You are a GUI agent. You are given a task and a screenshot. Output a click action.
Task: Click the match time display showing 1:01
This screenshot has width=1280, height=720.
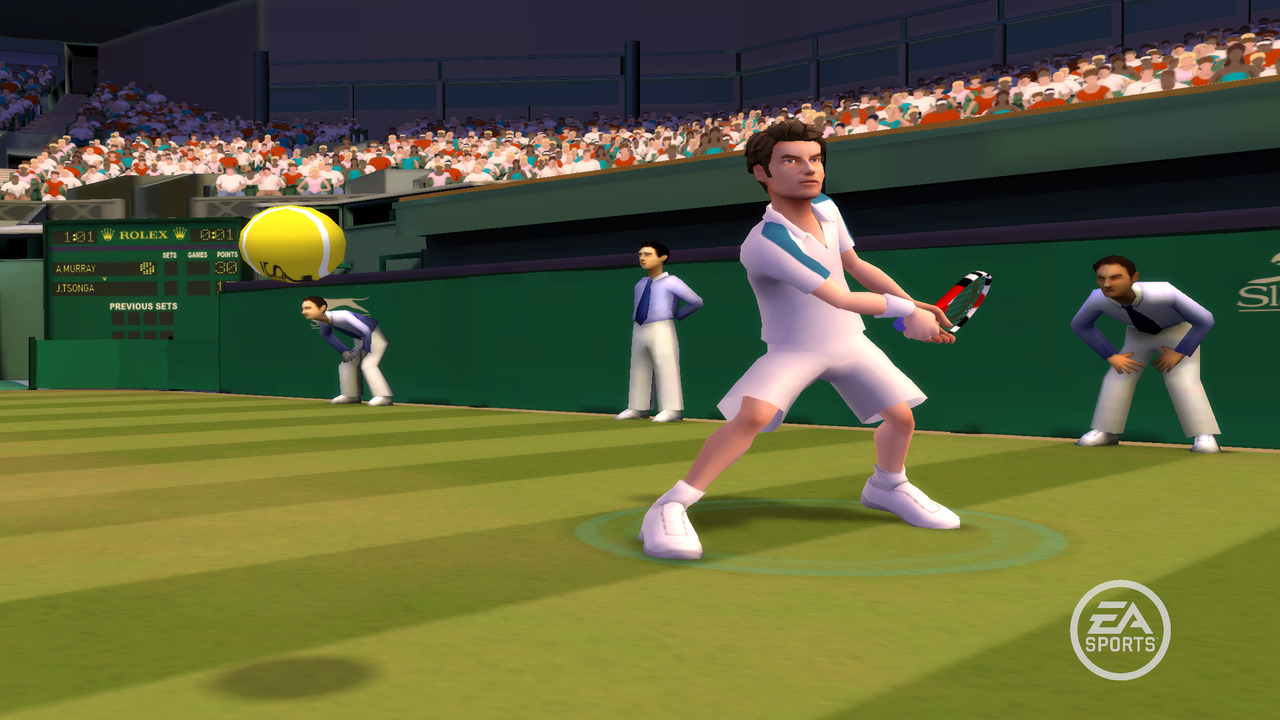(x=79, y=236)
